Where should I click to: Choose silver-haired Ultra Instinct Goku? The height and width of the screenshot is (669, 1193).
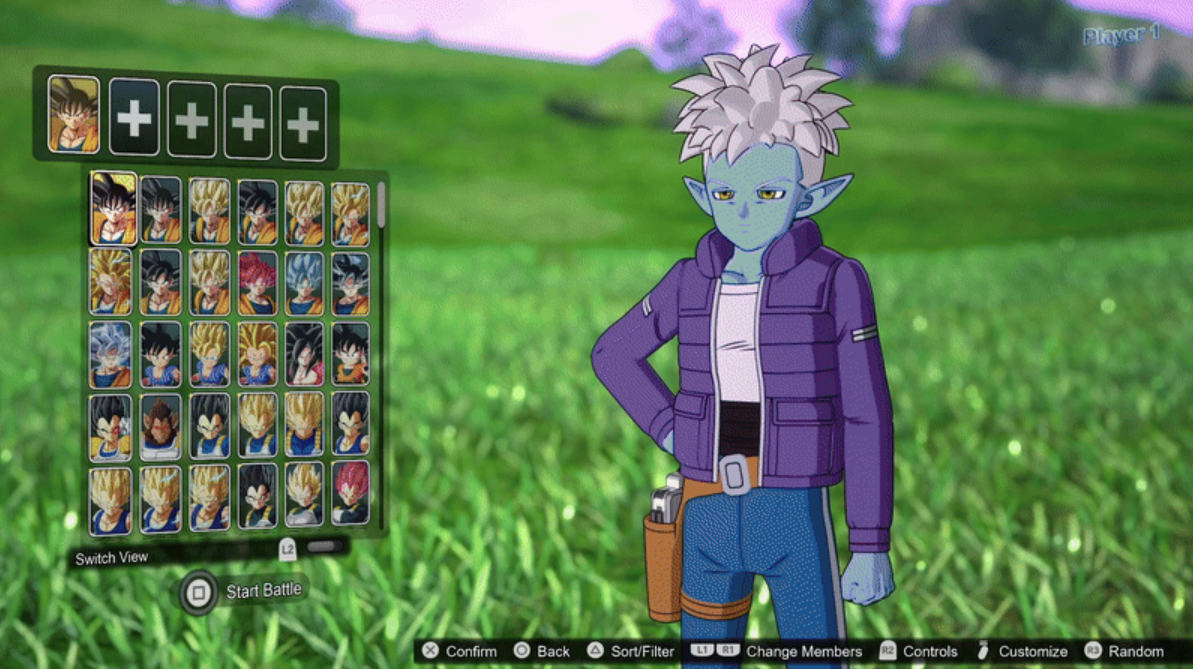pos(111,354)
